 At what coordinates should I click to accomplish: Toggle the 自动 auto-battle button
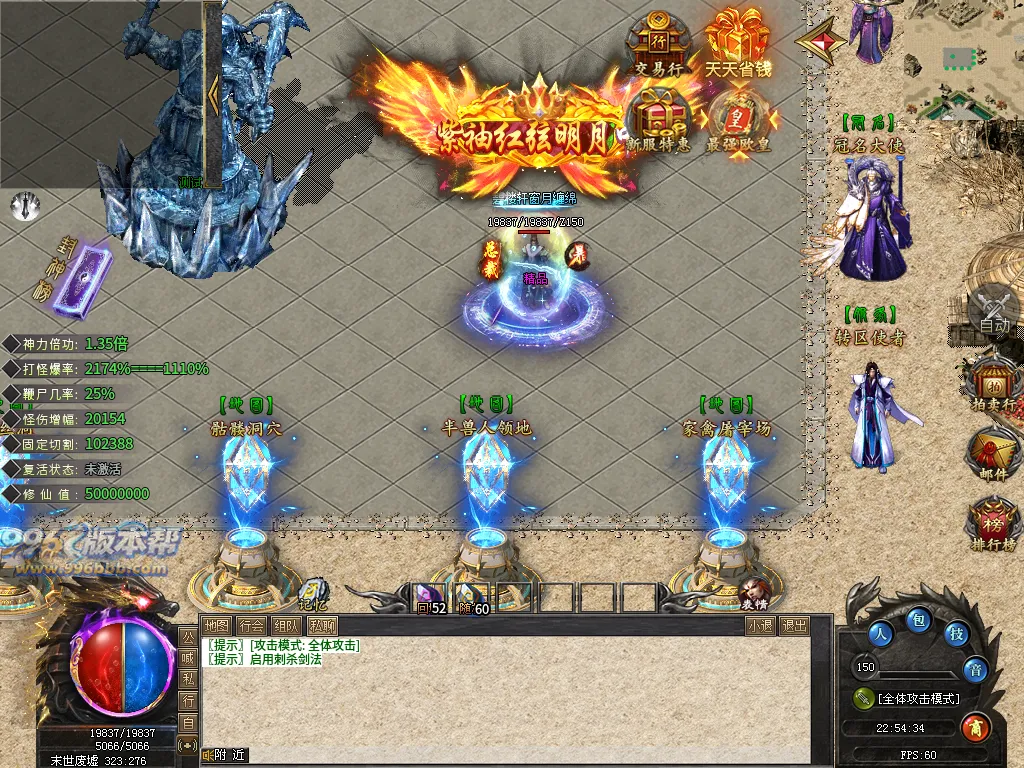994,310
